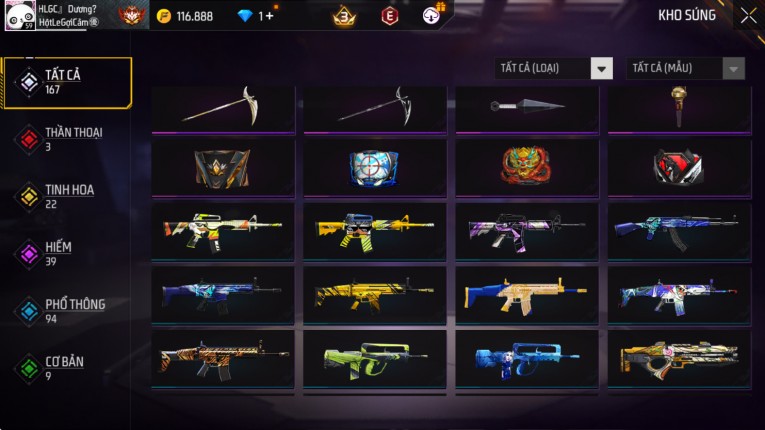Screen dimensions: 765x430
Task: Switch to the Phổ Thông tab
Action: point(67,311)
